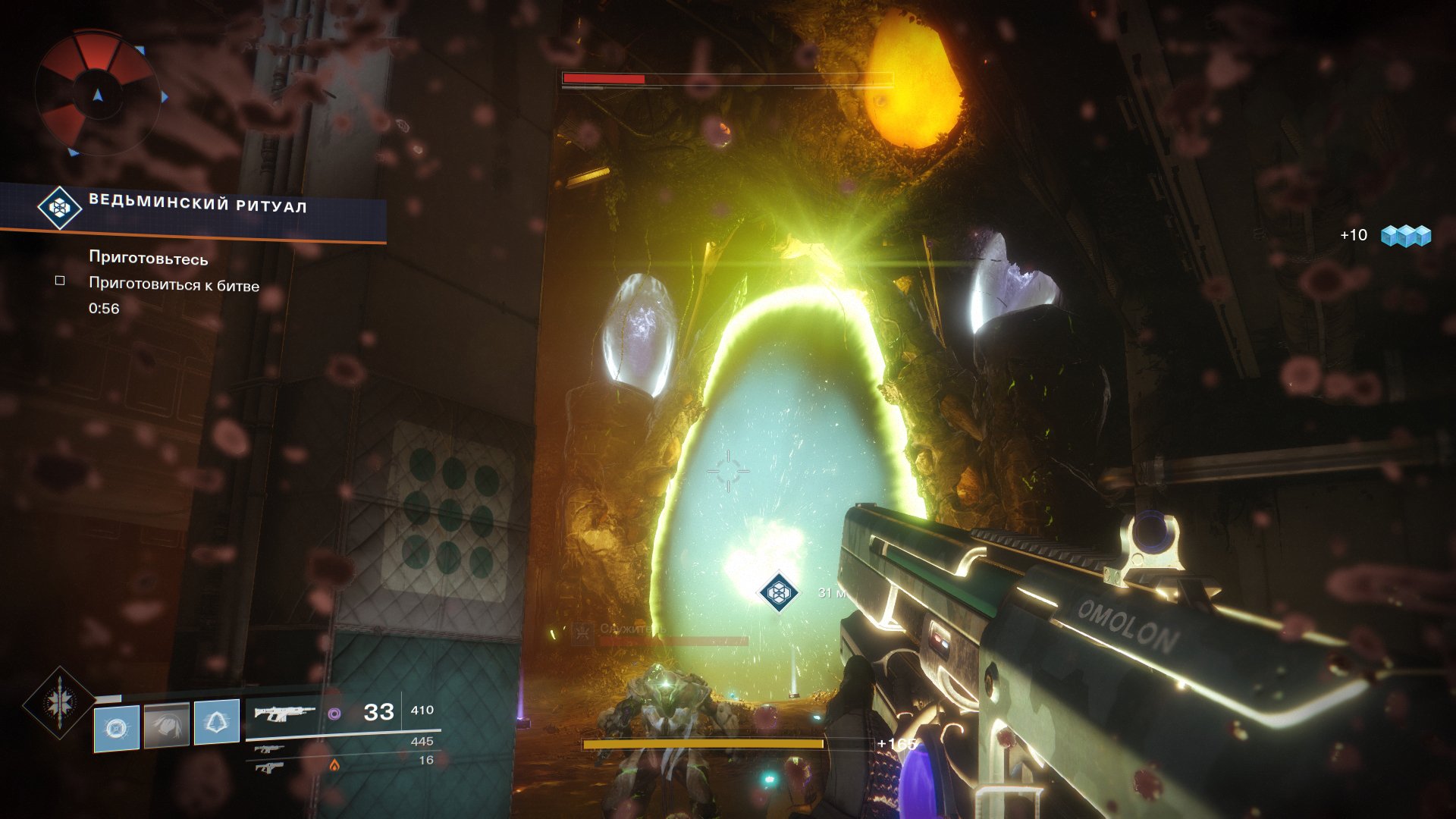Click the 410 reserve ammo counter
The width and height of the screenshot is (1456, 819).
pos(422,711)
